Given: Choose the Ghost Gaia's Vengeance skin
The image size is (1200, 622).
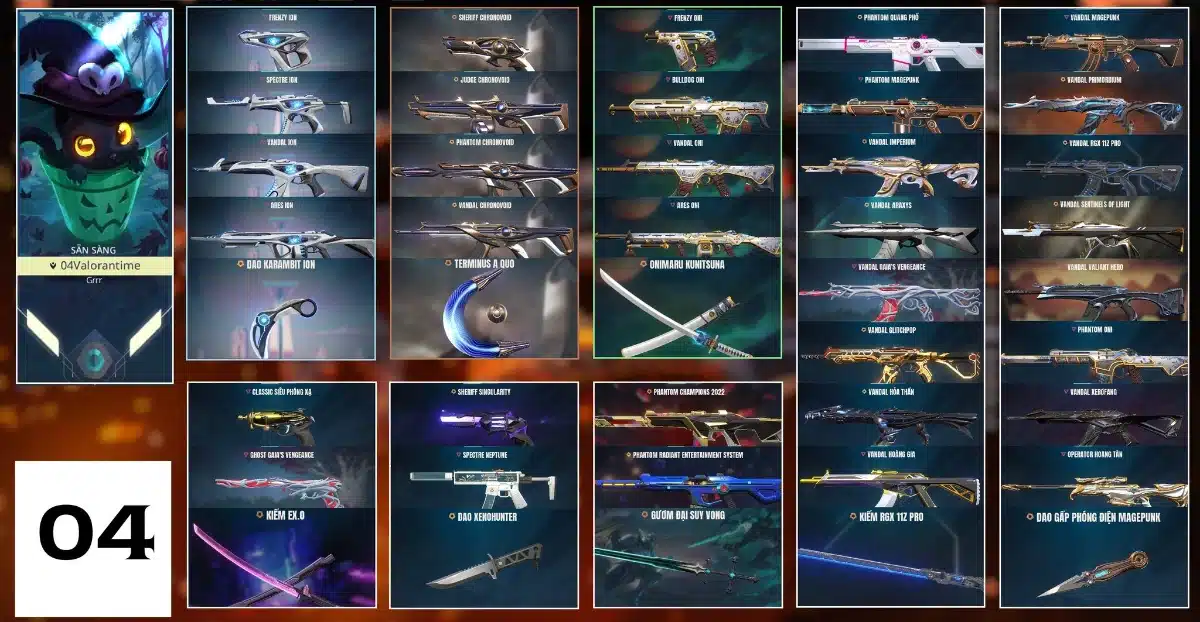Looking at the screenshot, I should point(281,478).
